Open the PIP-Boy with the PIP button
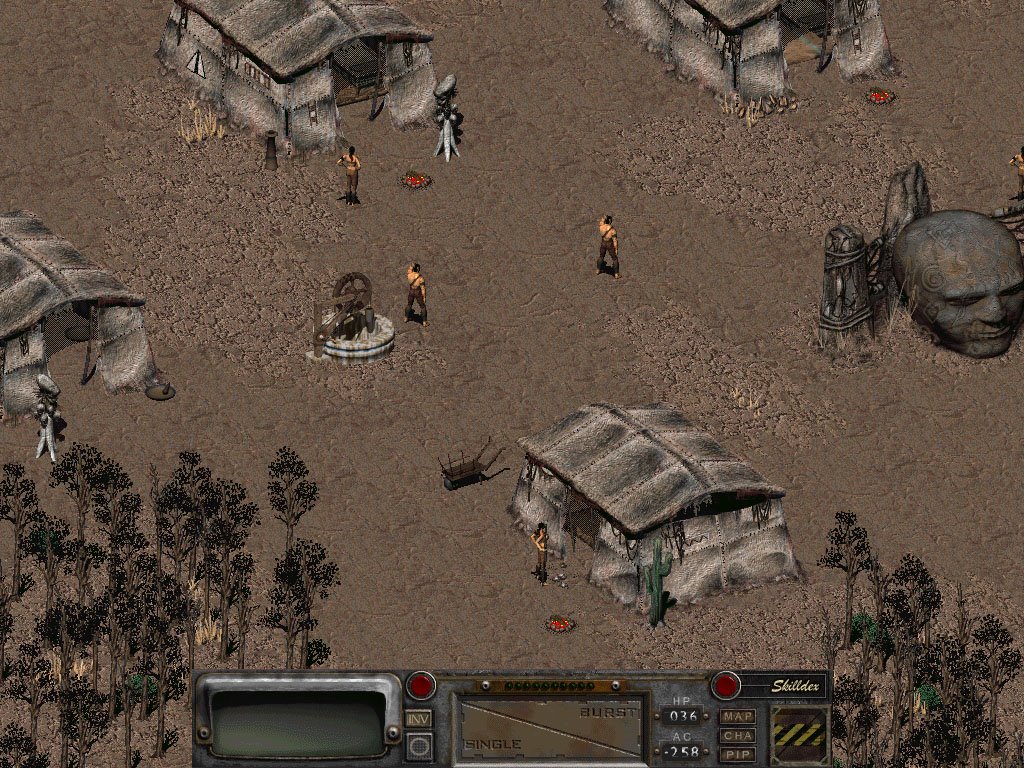Image resolution: width=1024 pixels, height=768 pixels. click(x=738, y=753)
